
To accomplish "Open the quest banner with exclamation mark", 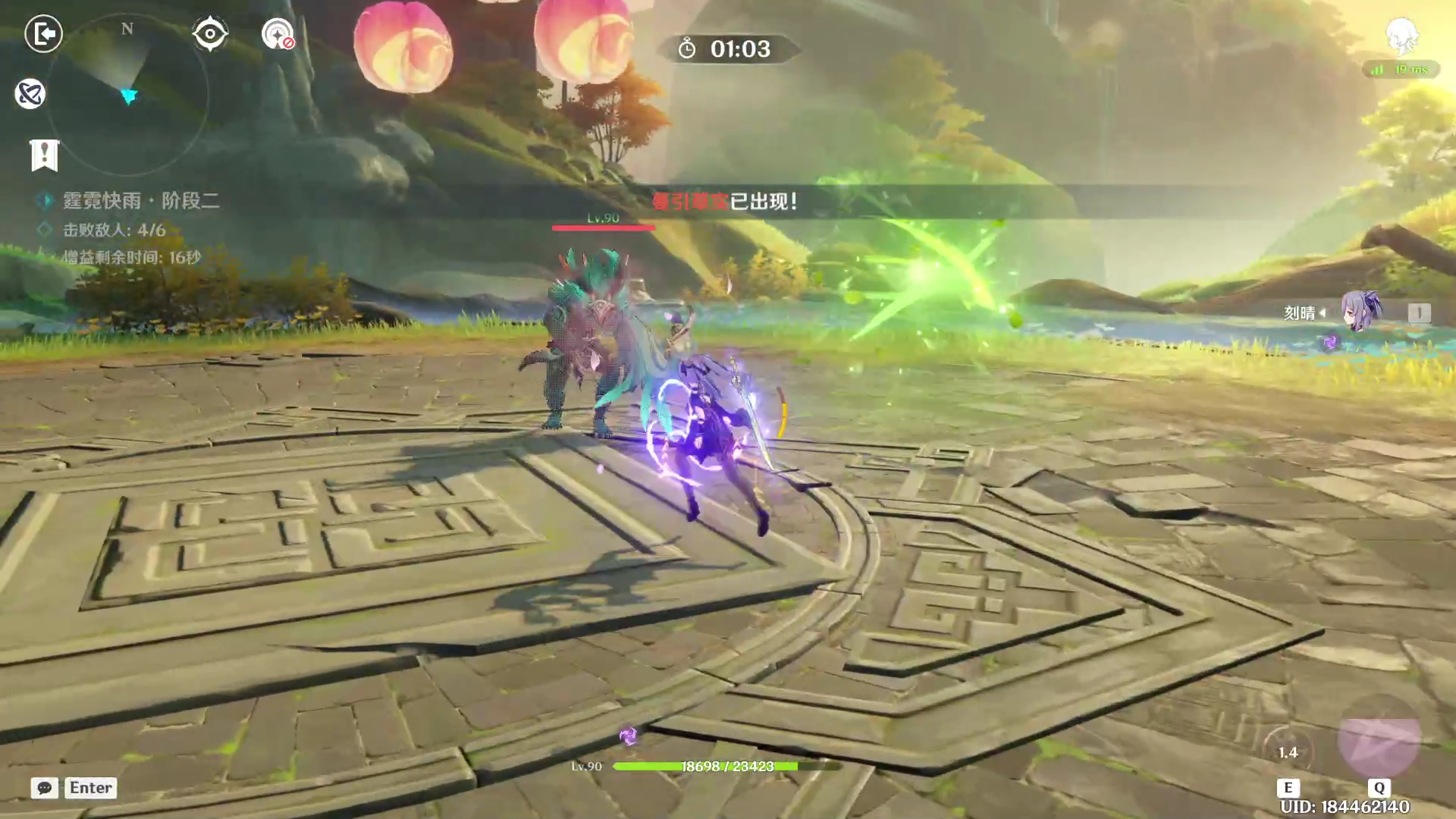I will pyautogui.click(x=44, y=155).
